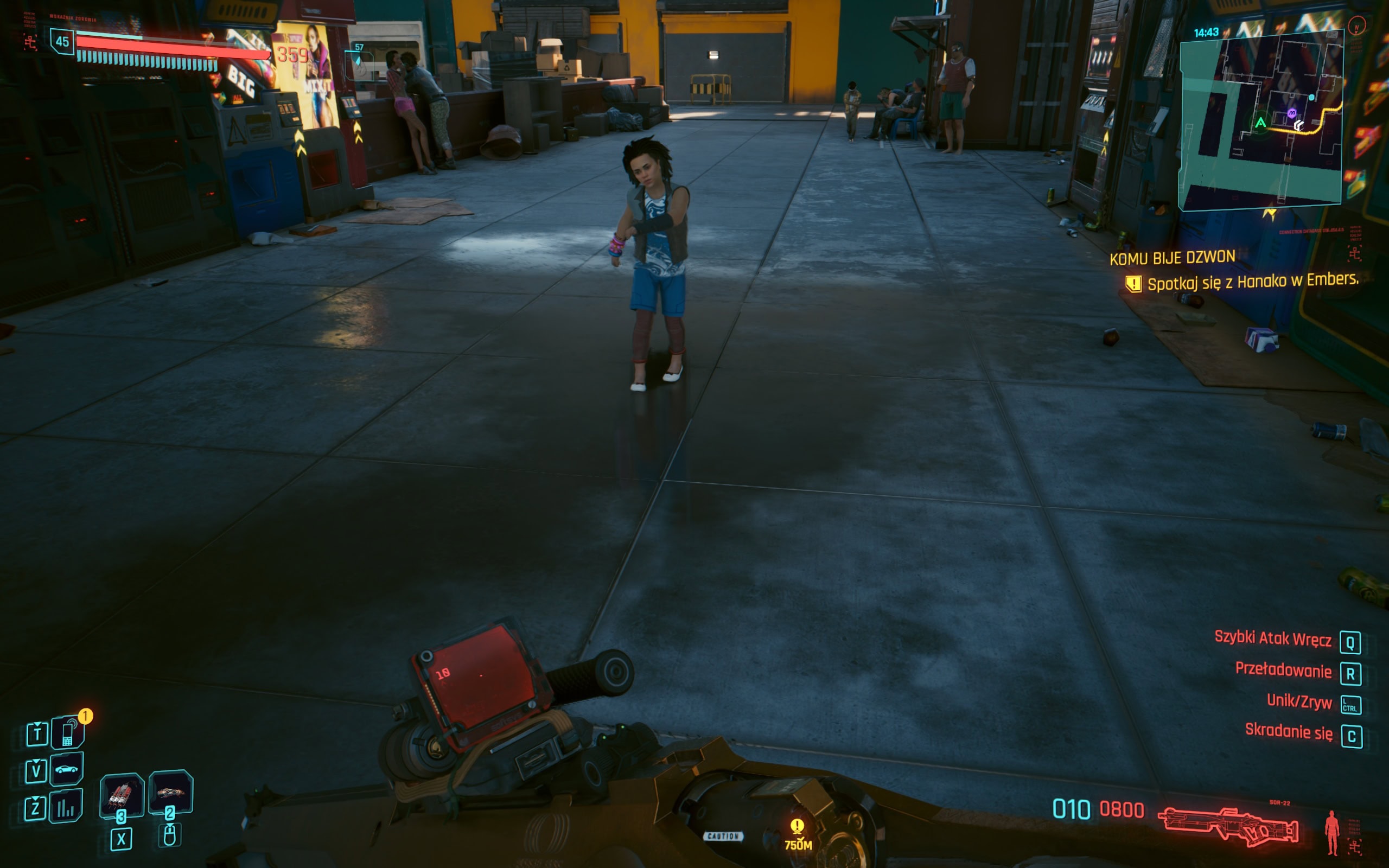The height and width of the screenshot is (868, 1389).
Task: Open the radio equalizer bars icon
Action: pyautogui.click(x=66, y=807)
